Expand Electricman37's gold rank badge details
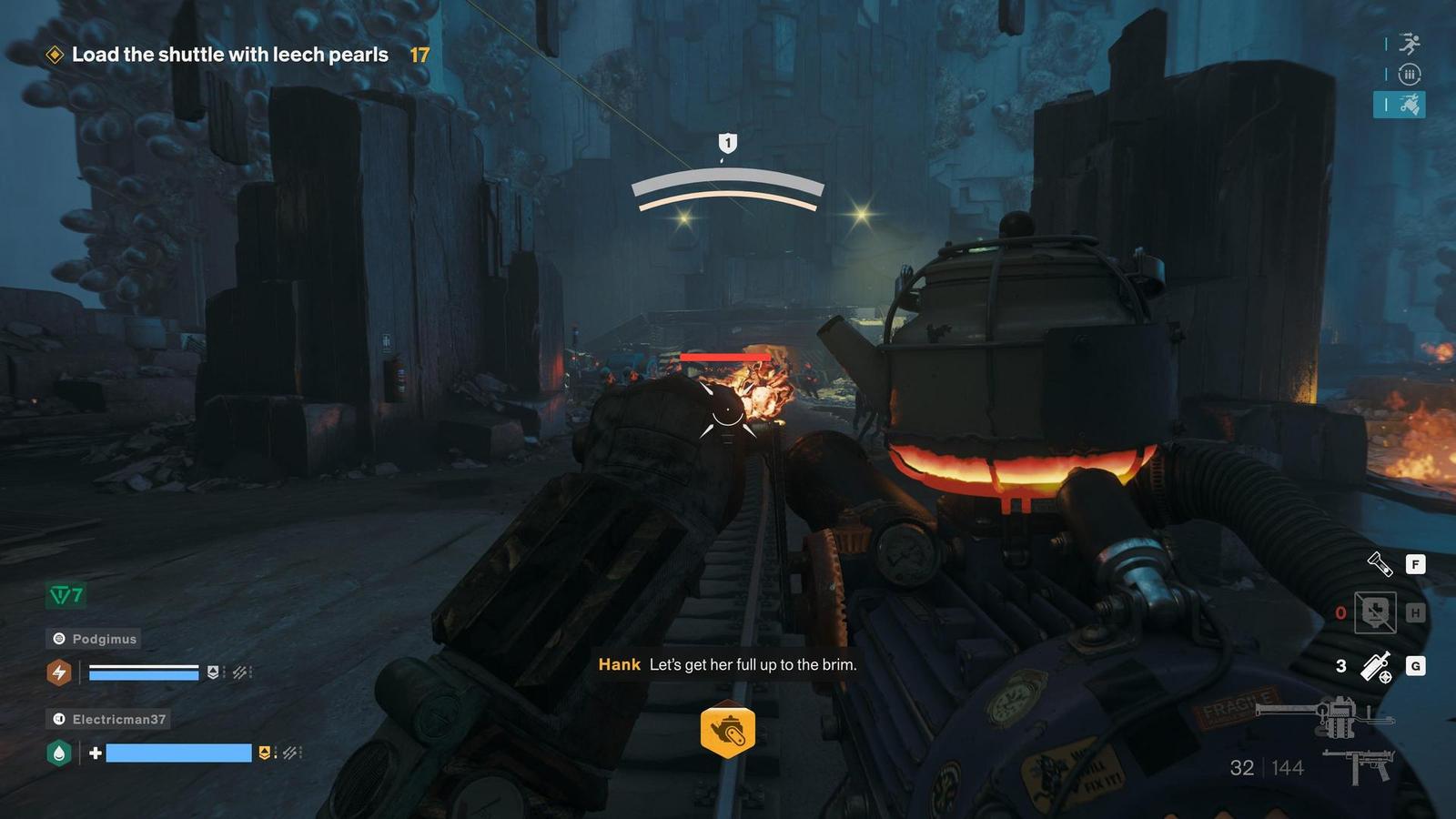The height and width of the screenshot is (819, 1456). pyautogui.click(x=264, y=753)
